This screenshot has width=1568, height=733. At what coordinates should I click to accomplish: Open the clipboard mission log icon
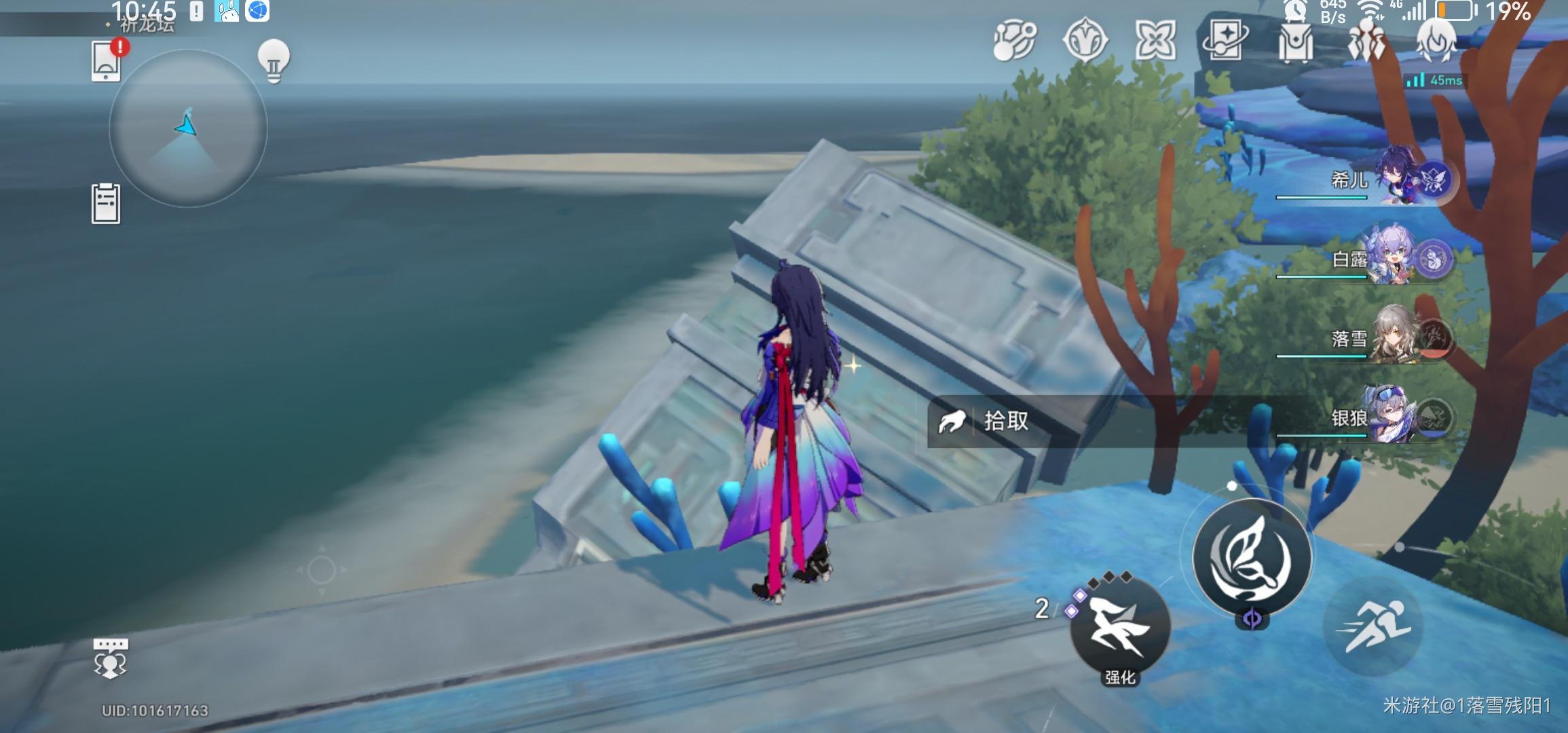(106, 204)
